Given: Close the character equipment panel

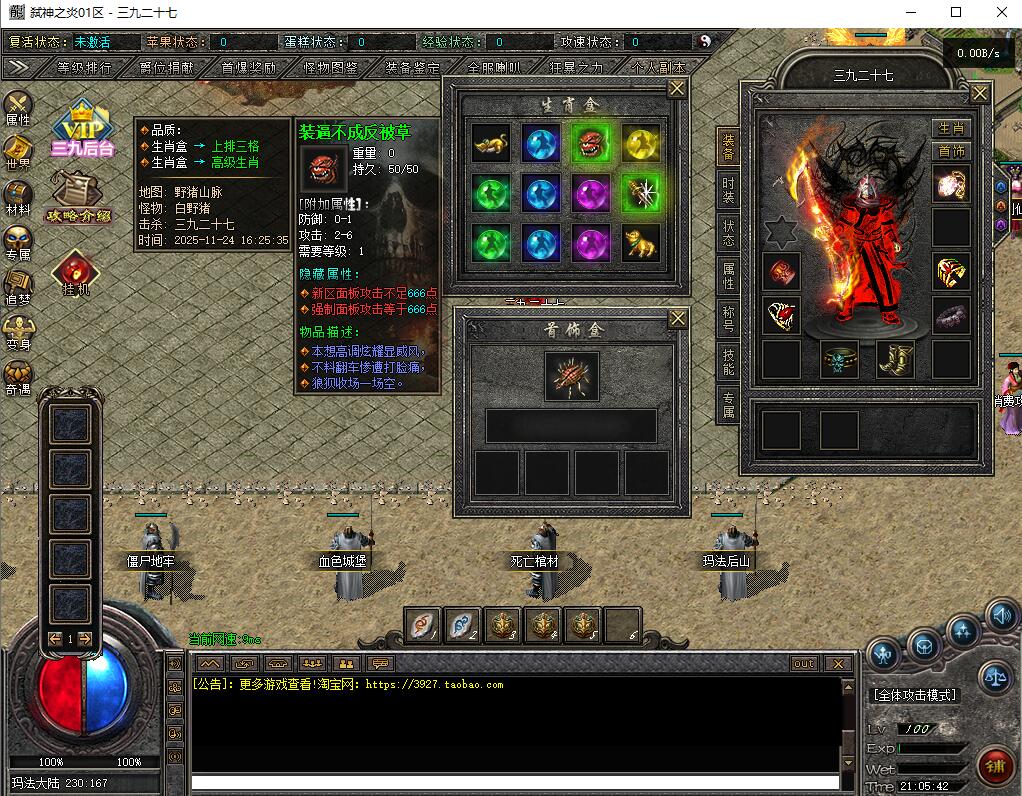Looking at the screenshot, I should (979, 93).
